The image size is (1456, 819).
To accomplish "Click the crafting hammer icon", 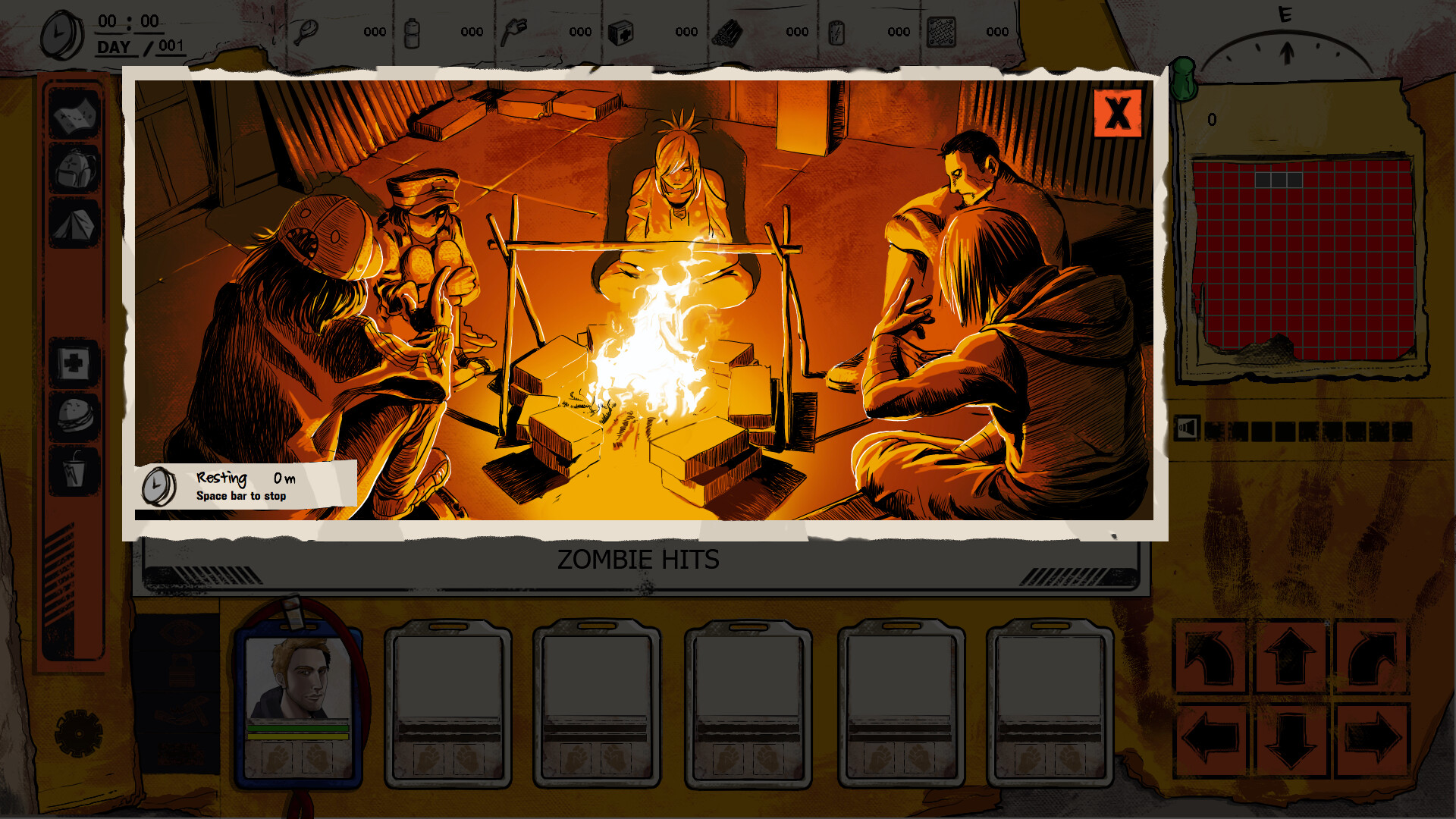I will pos(182,711).
